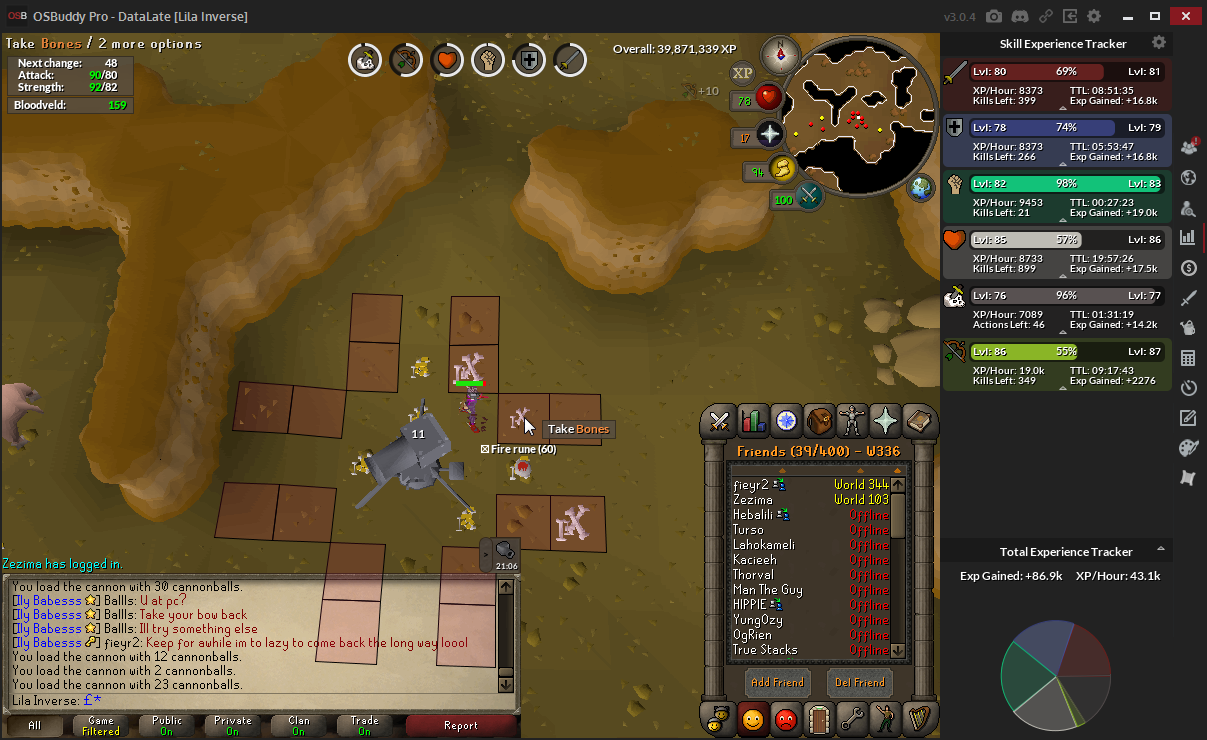Image resolution: width=1207 pixels, height=740 pixels.
Task: Open the skills bar-chart tab
Action: [x=753, y=421]
